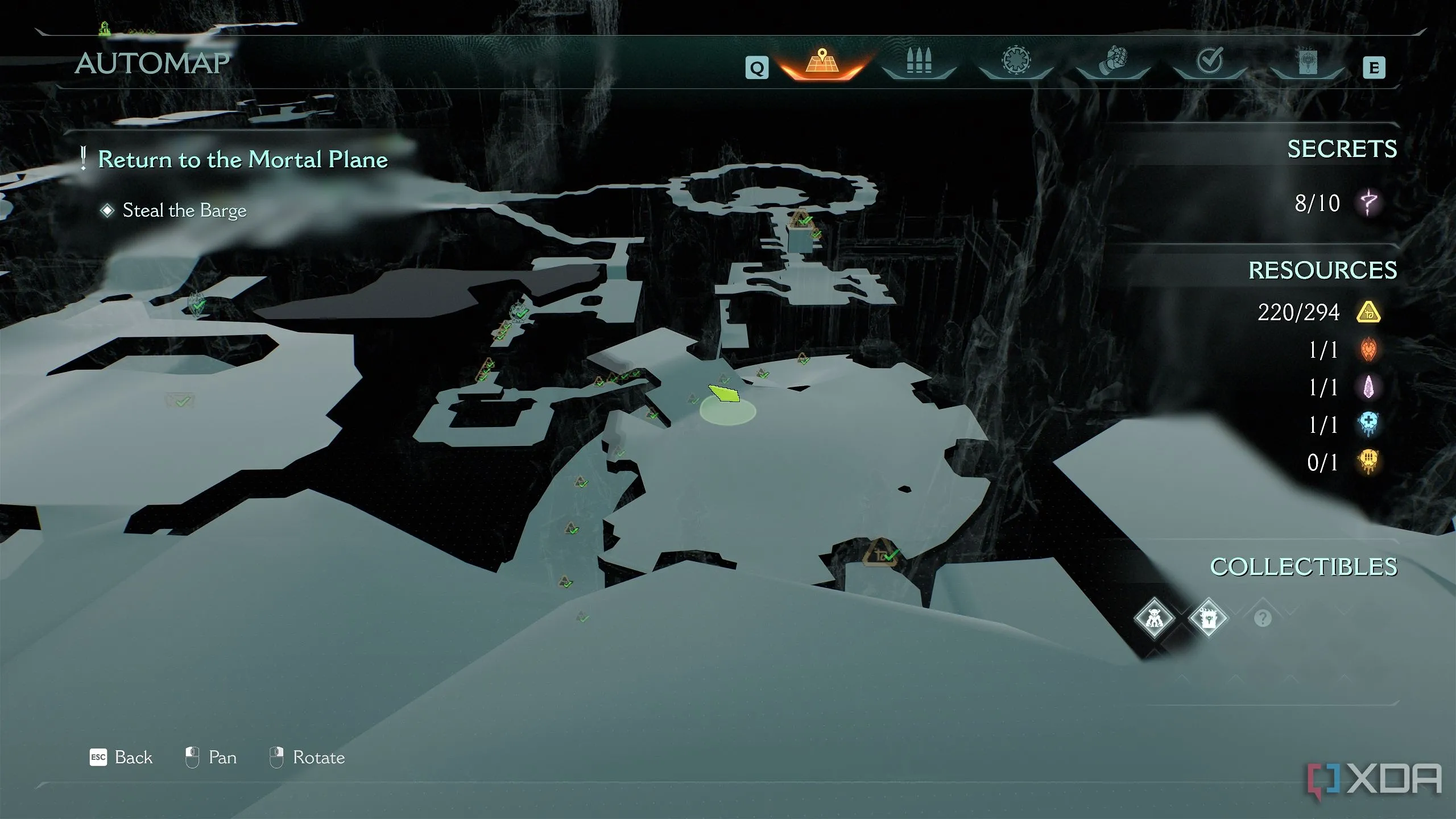The width and height of the screenshot is (1456, 819).
Task: Select the flaming codex page collectible
Action: [1207, 618]
